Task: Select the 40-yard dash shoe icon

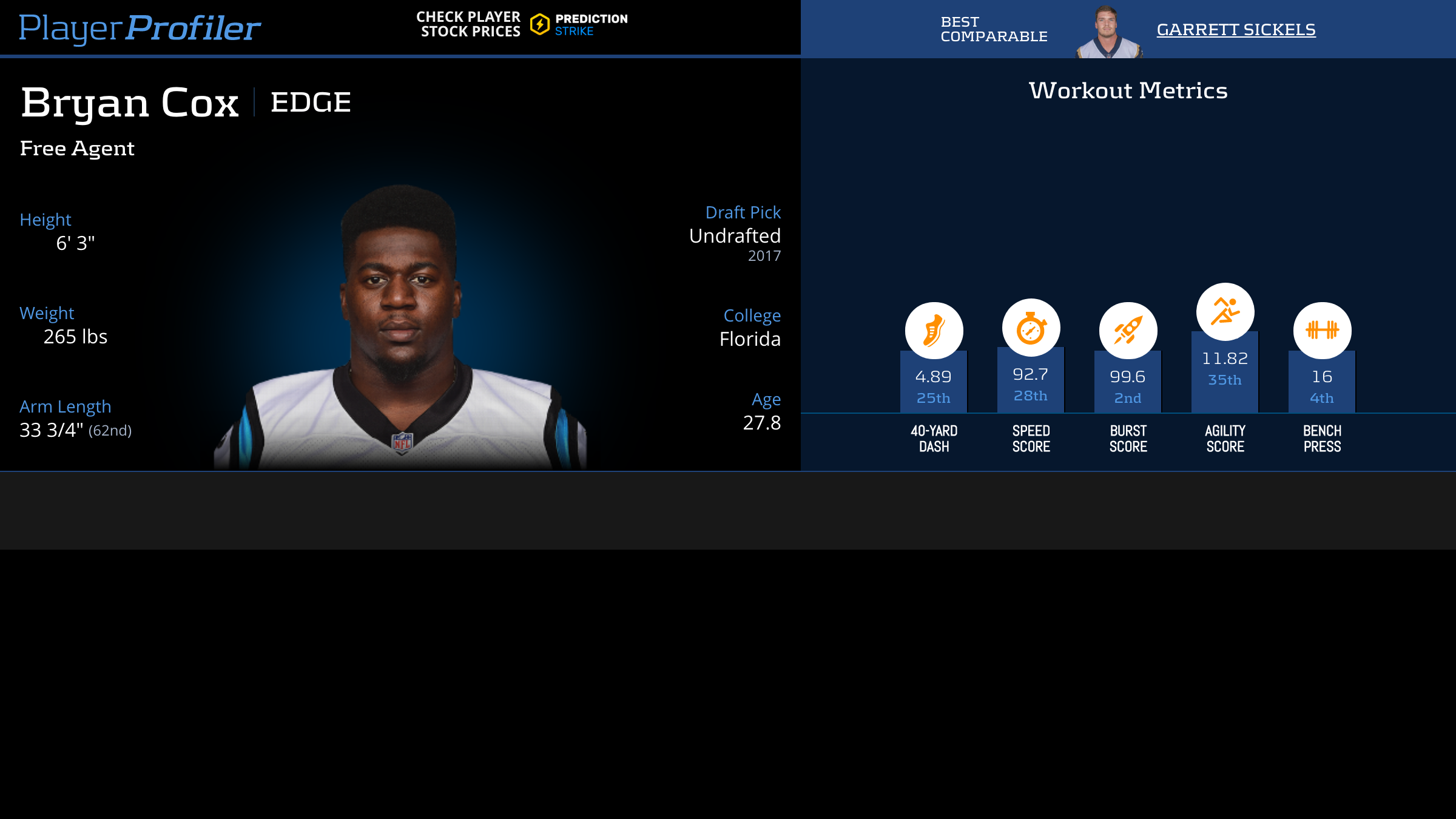Action: coord(934,331)
